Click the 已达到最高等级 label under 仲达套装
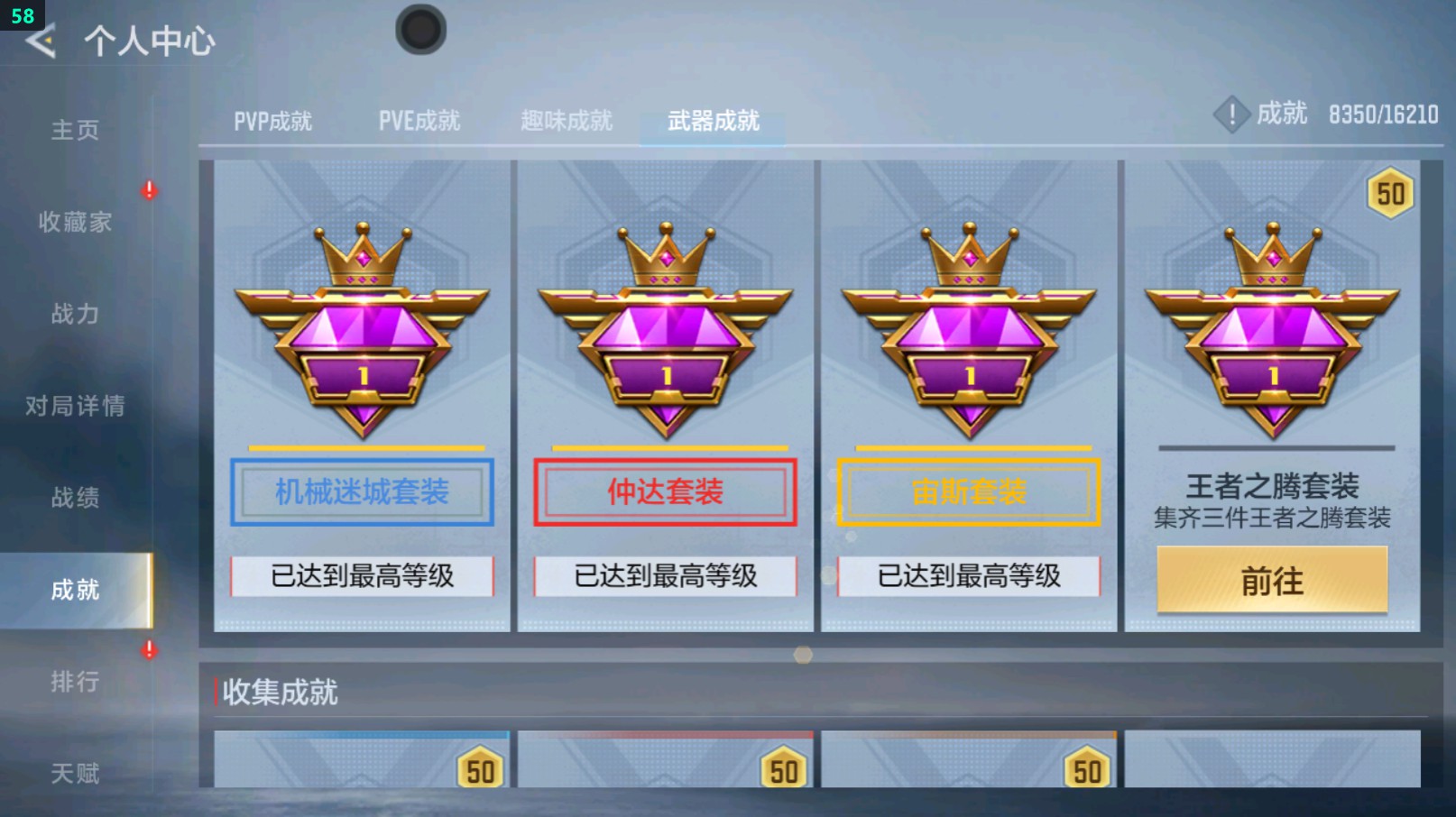 click(665, 575)
